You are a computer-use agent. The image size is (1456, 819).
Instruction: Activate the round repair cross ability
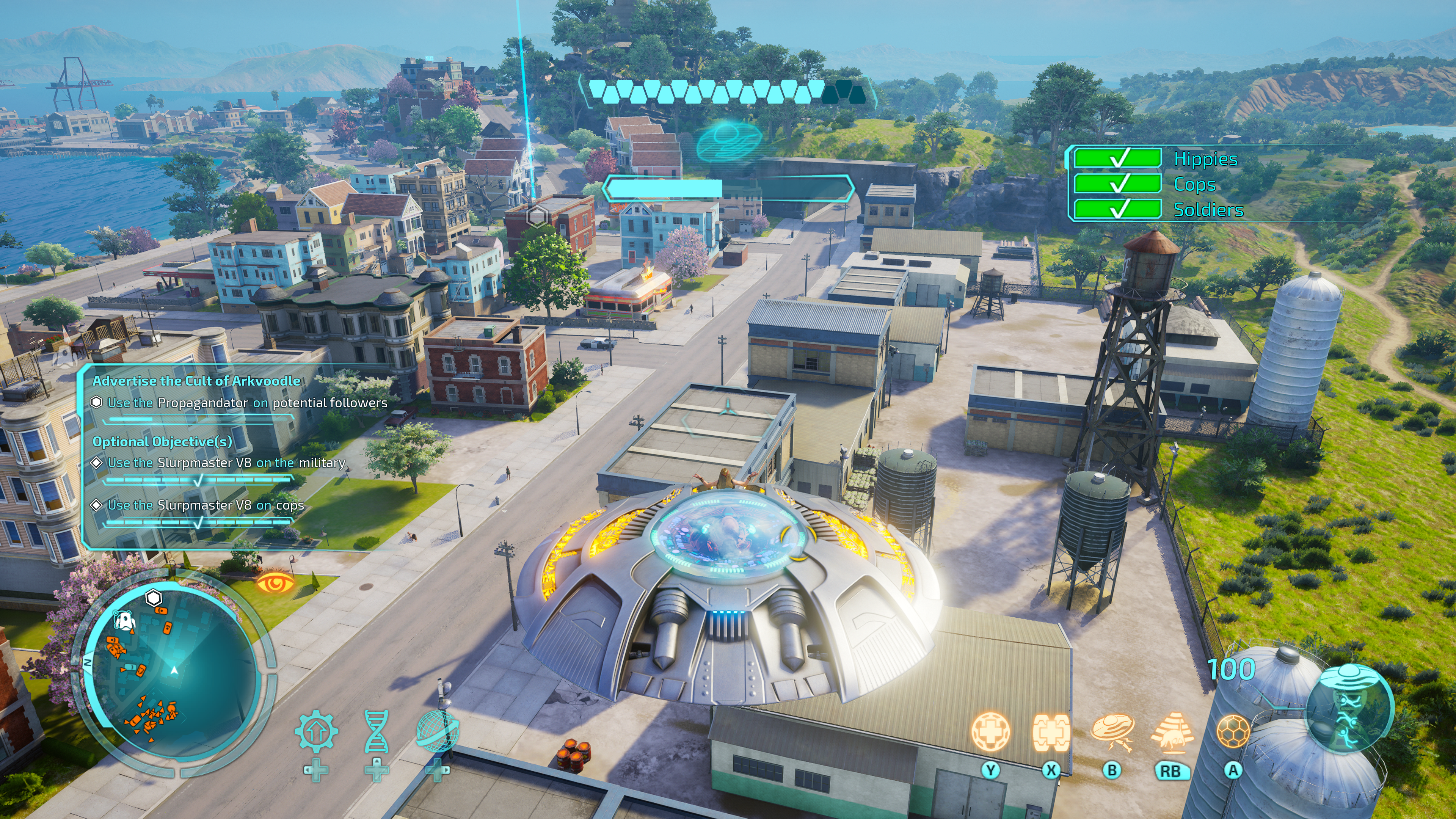click(x=990, y=731)
